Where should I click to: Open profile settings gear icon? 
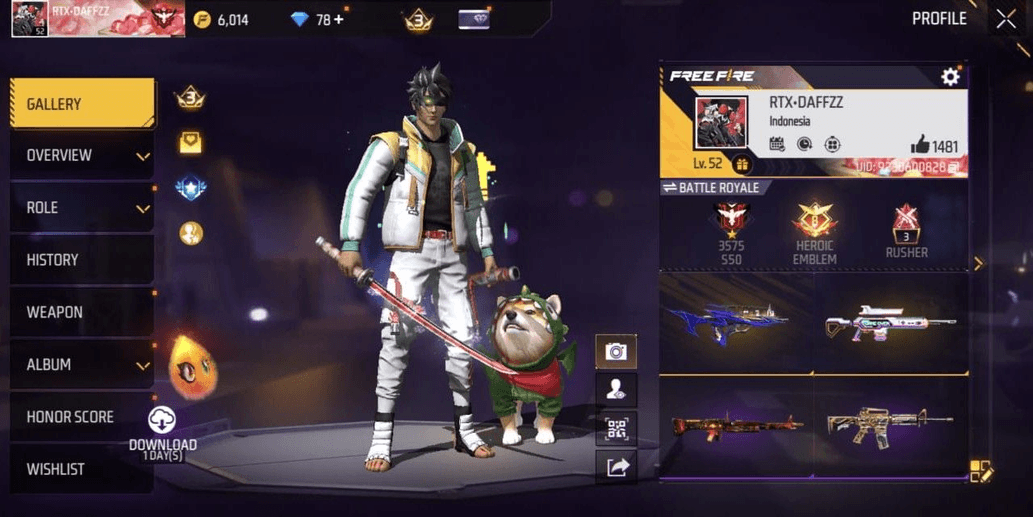coord(949,77)
